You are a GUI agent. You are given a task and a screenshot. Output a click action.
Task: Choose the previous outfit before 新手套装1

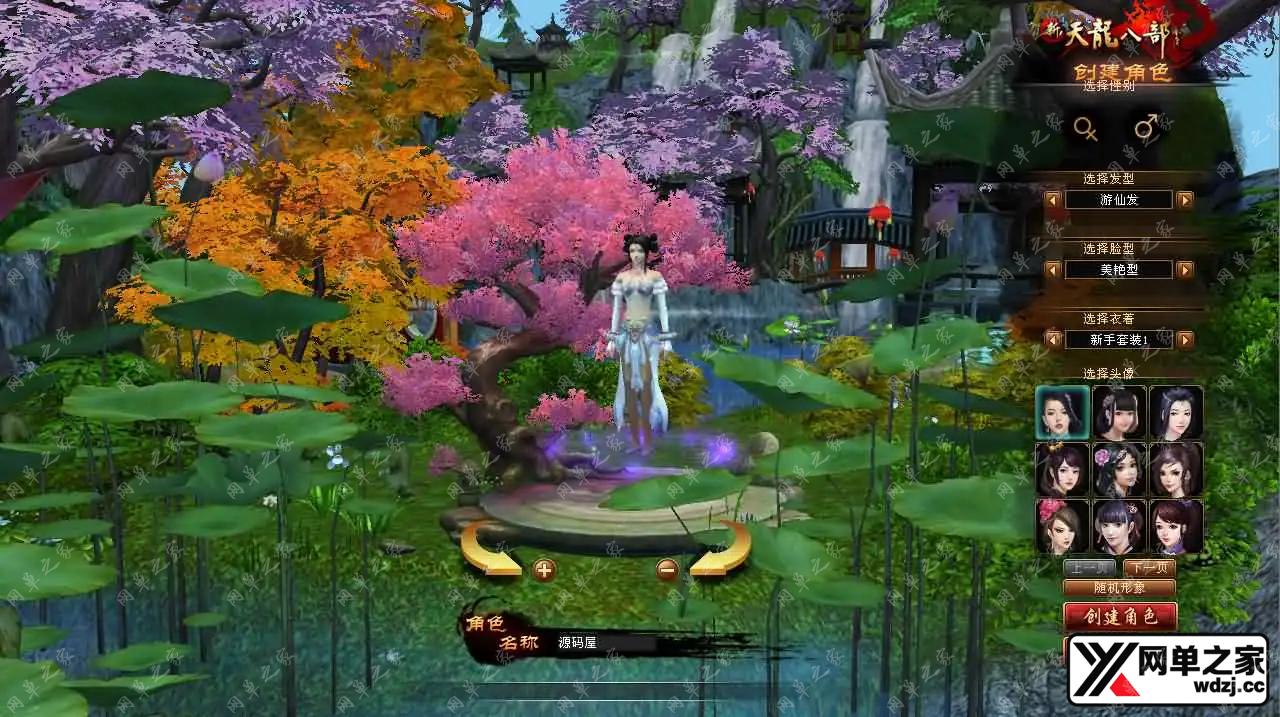coord(1053,340)
